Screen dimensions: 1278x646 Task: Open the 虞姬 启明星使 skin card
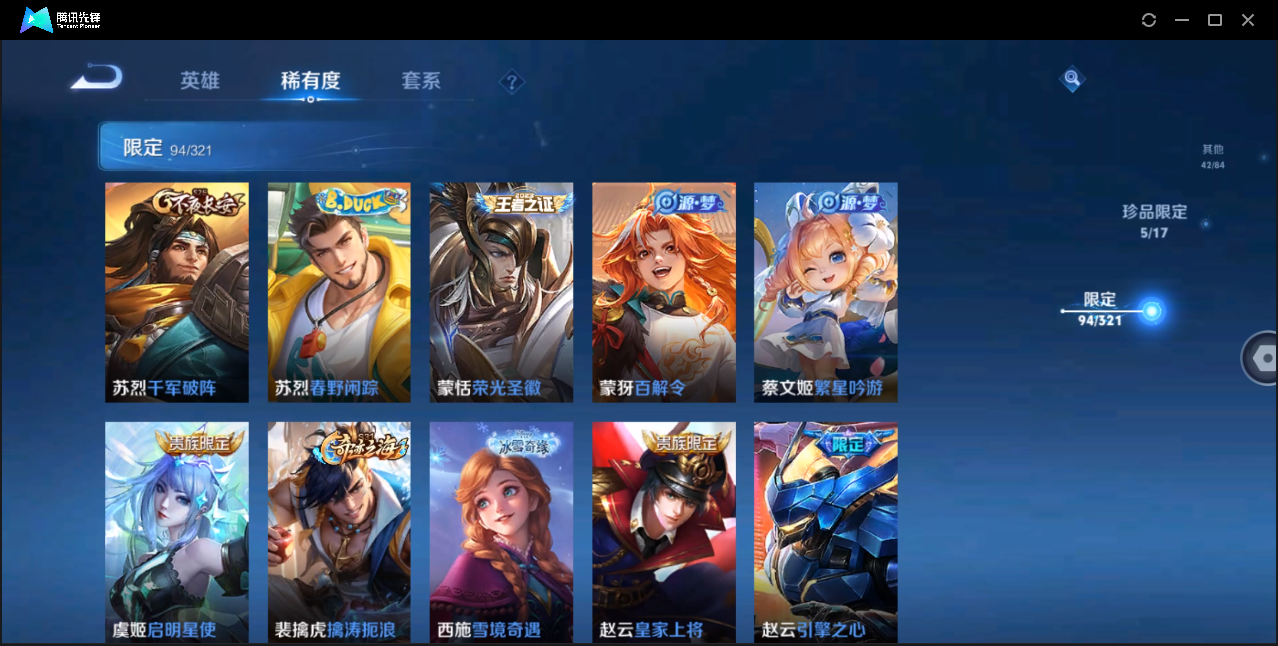point(177,531)
